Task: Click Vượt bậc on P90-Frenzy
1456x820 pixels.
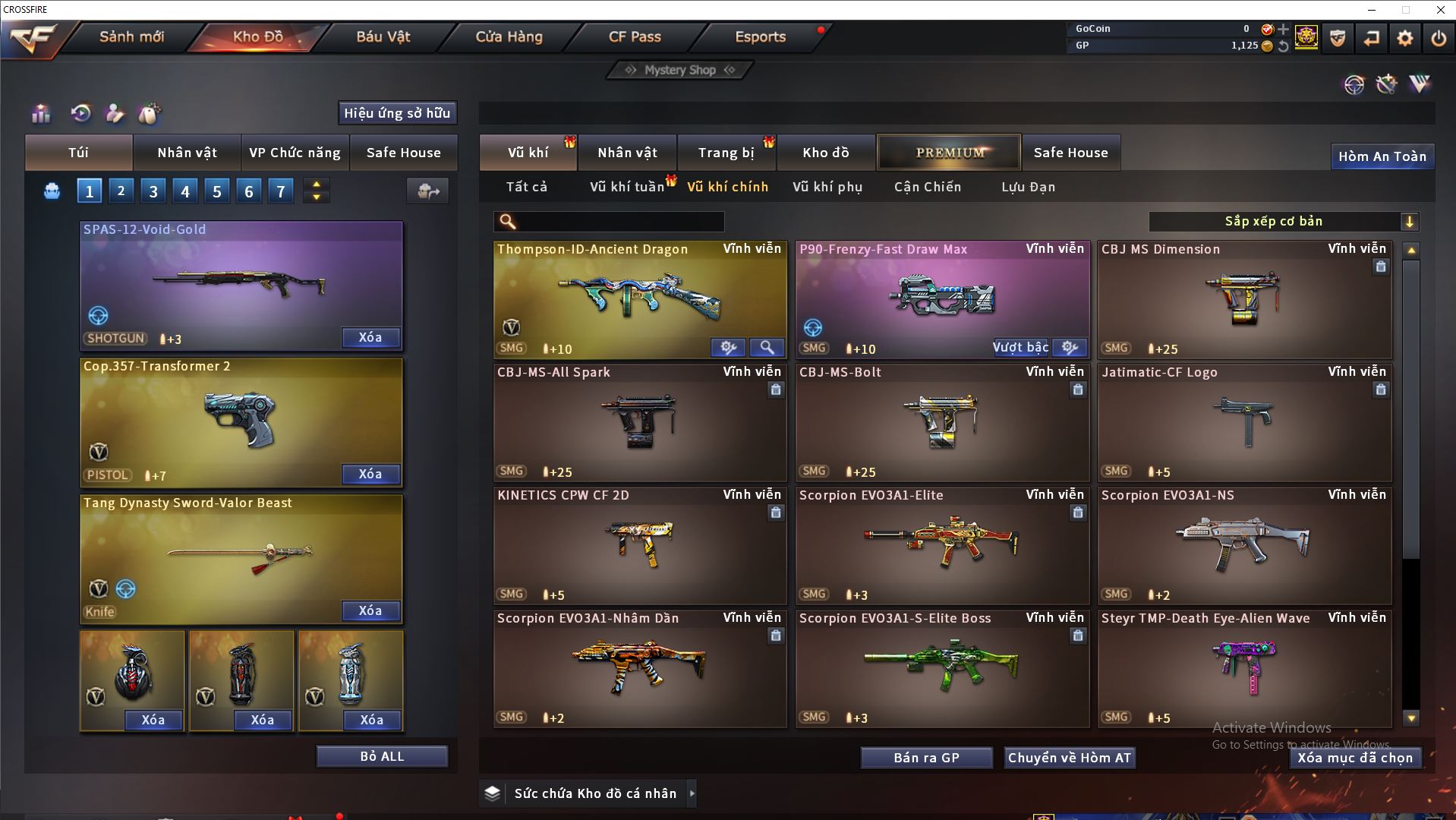Action: click(x=1020, y=348)
